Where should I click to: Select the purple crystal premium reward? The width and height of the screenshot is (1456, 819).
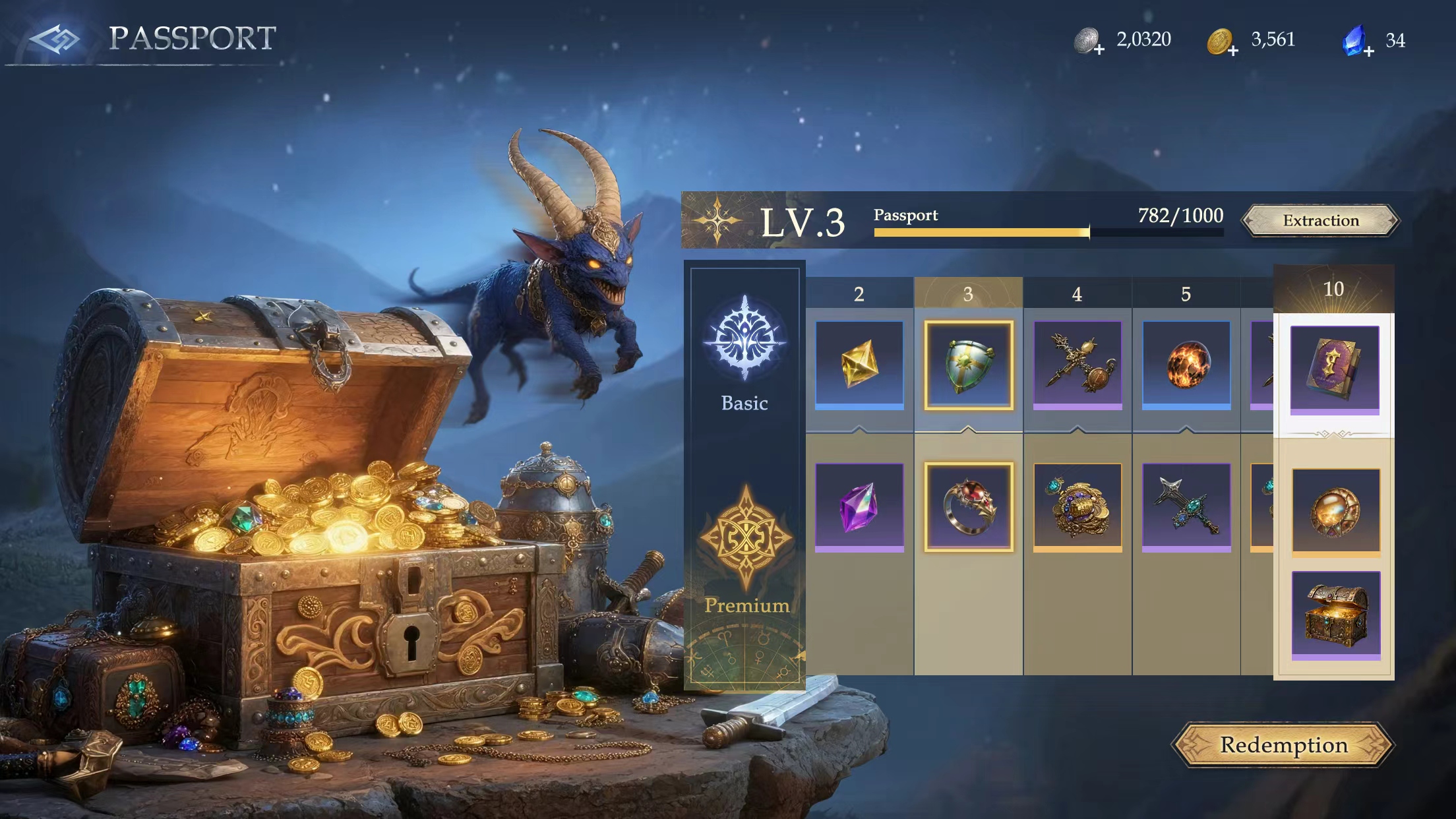[x=859, y=506]
